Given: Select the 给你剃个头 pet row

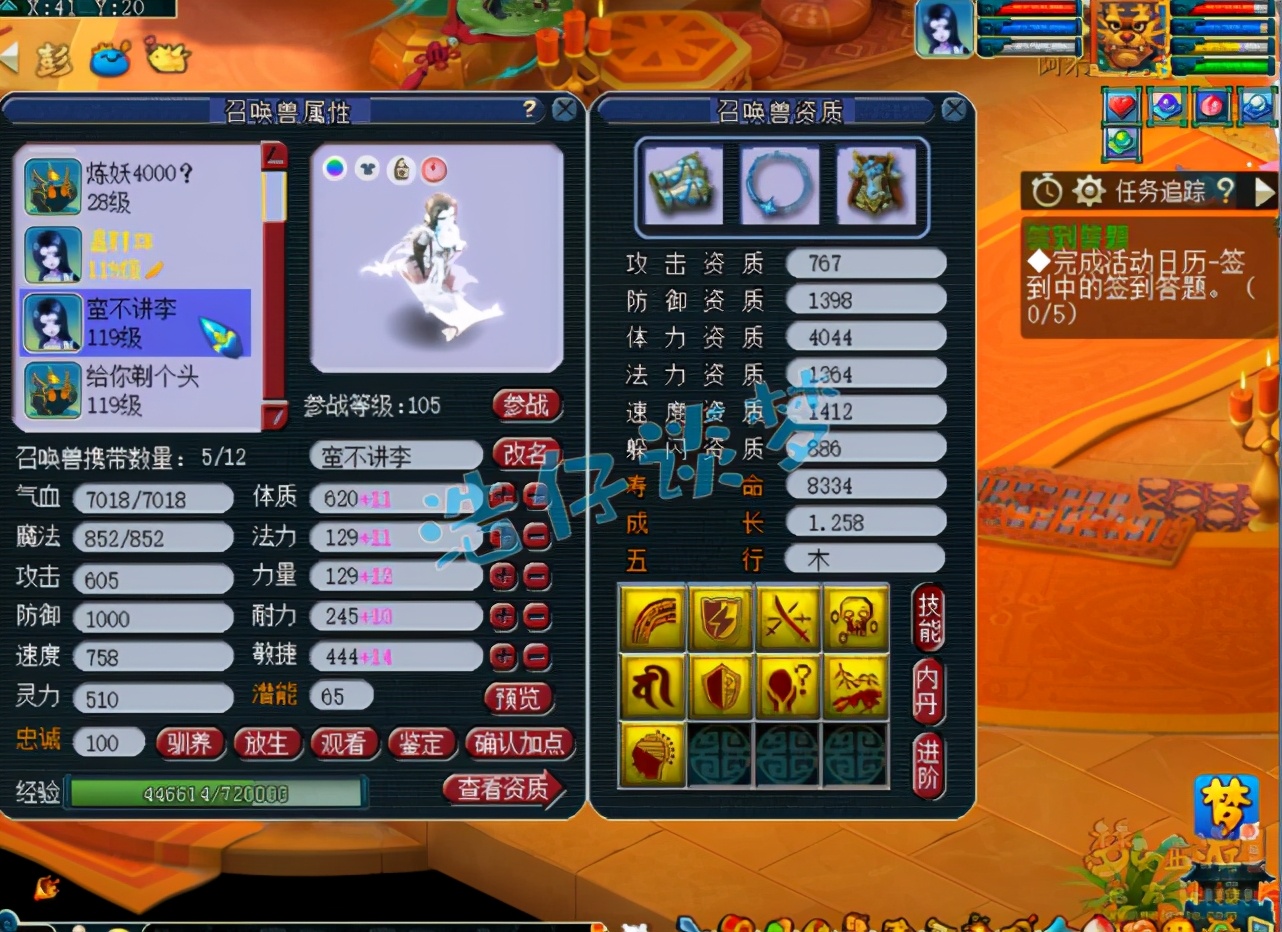Looking at the screenshot, I should pos(138,390).
